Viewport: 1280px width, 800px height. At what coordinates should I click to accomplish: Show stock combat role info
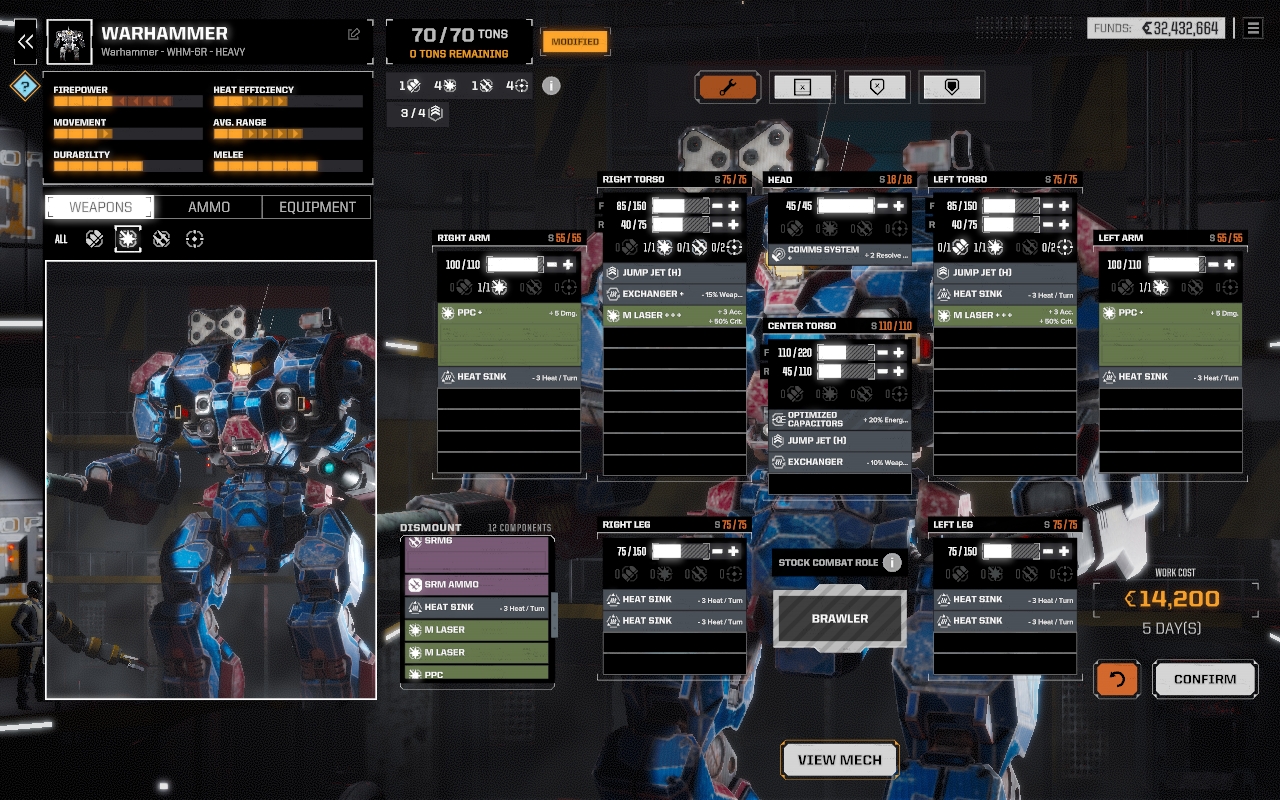[x=892, y=562]
